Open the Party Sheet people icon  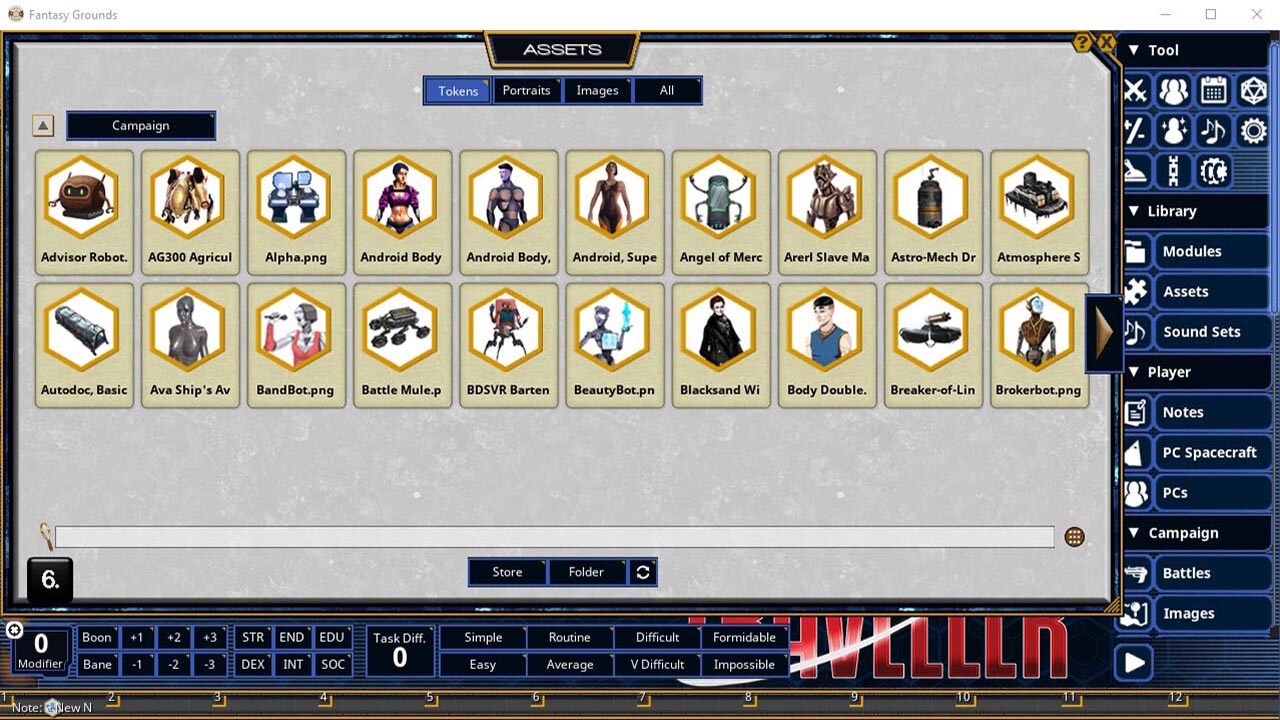[1173, 91]
